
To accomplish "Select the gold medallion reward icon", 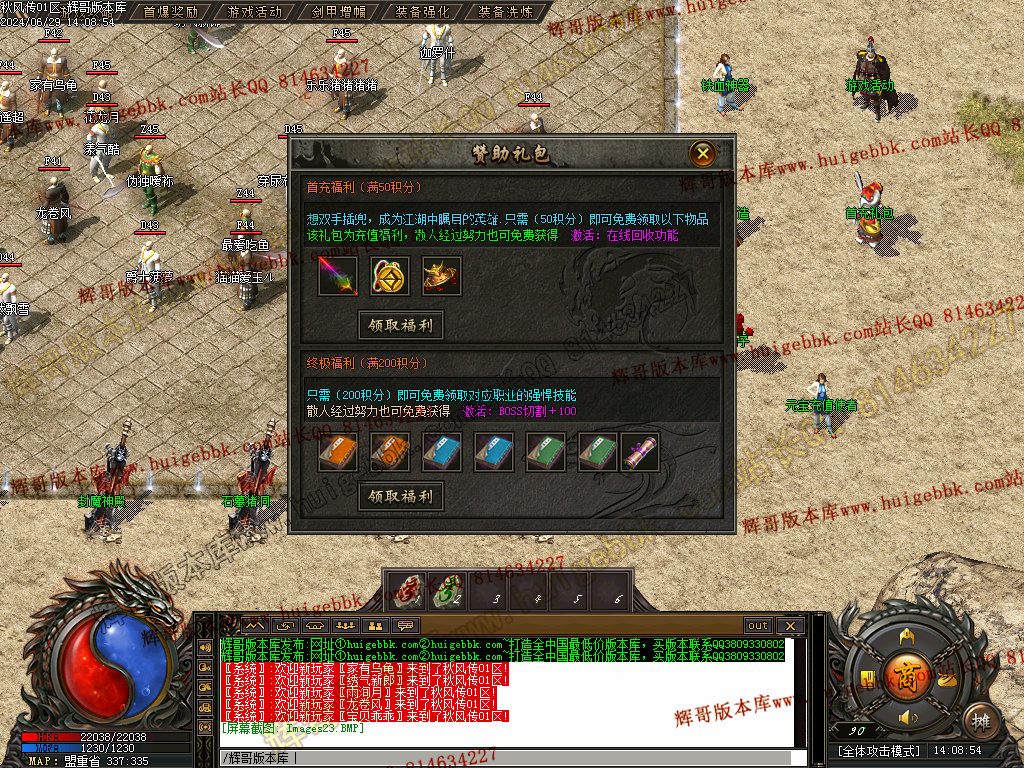I will click(x=389, y=276).
